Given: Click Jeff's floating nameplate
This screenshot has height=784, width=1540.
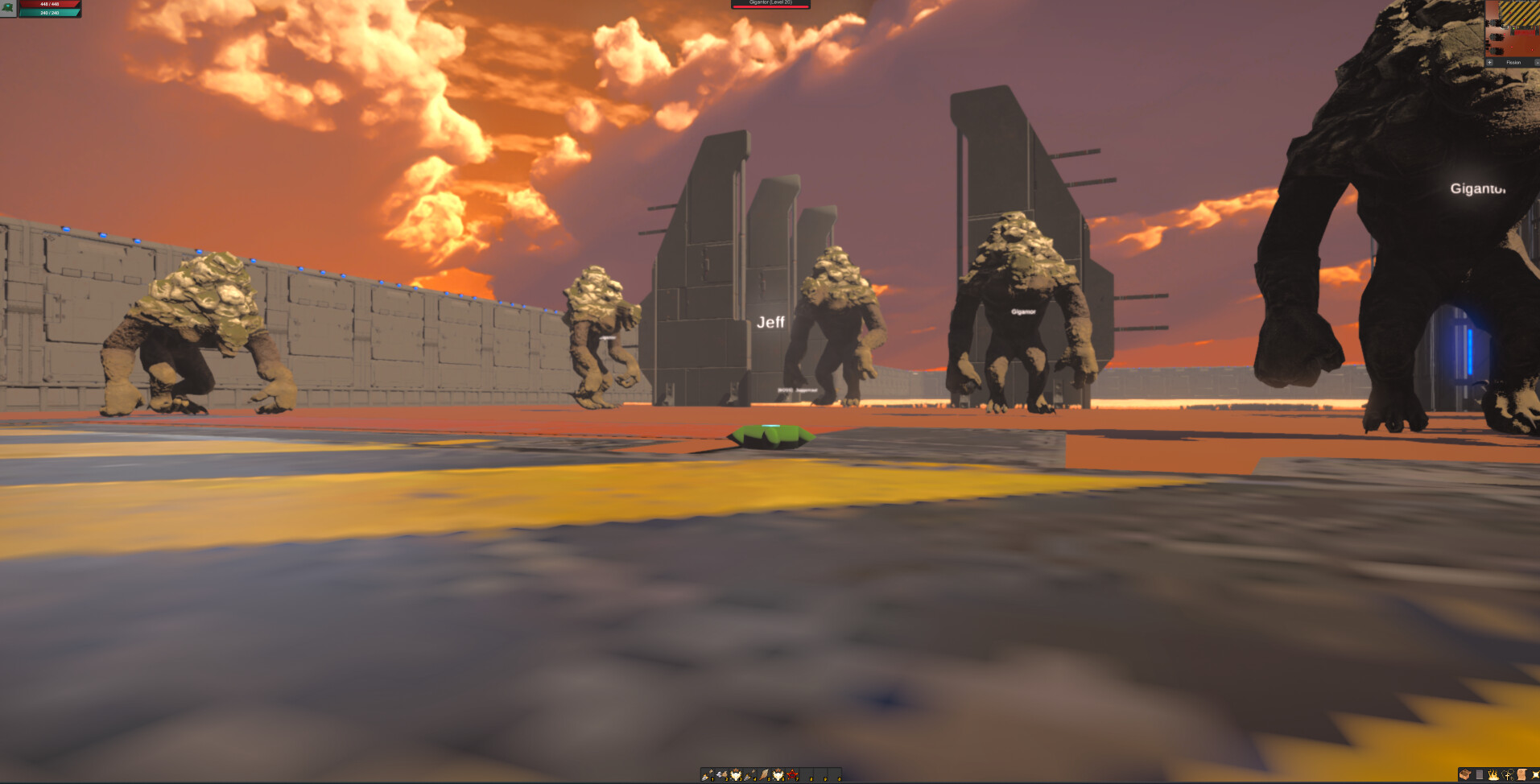Looking at the screenshot, I should click(771, 321).
